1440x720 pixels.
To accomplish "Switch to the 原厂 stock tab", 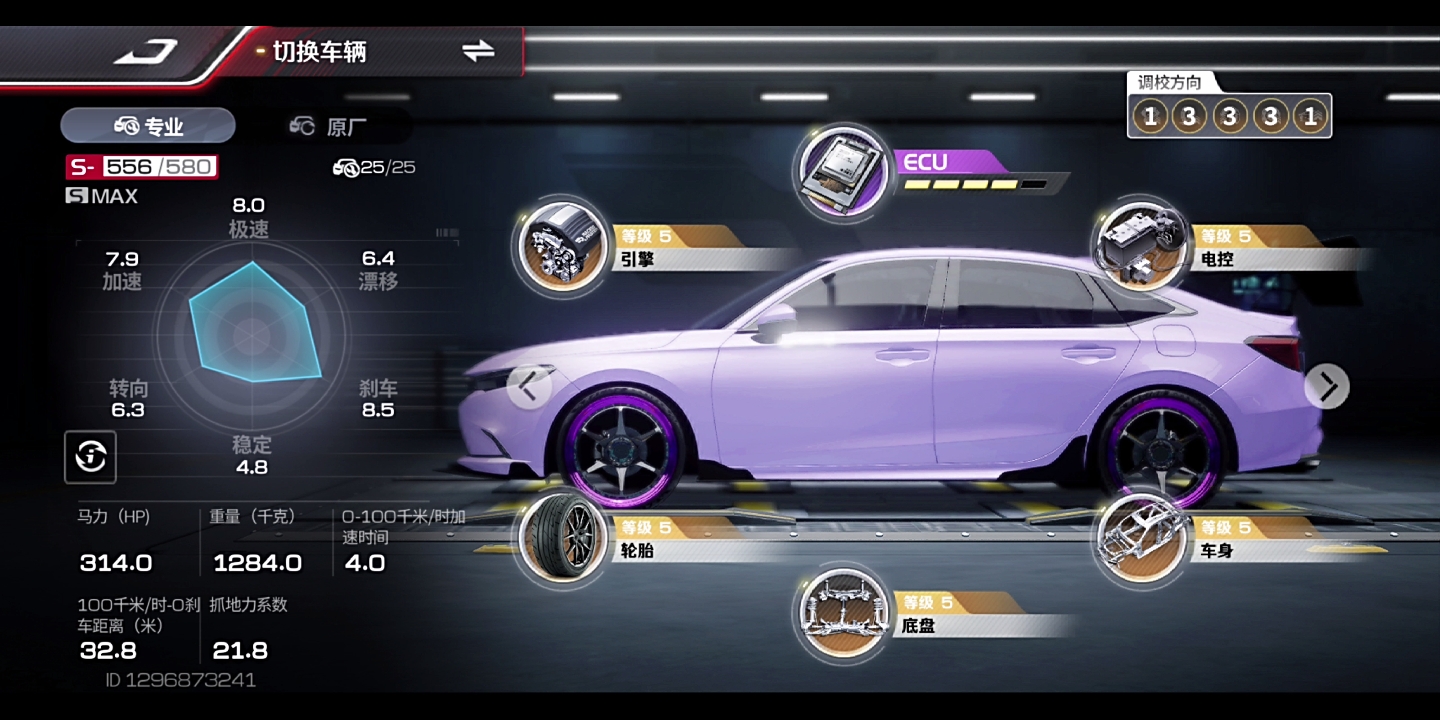I will tap(329, 126).
